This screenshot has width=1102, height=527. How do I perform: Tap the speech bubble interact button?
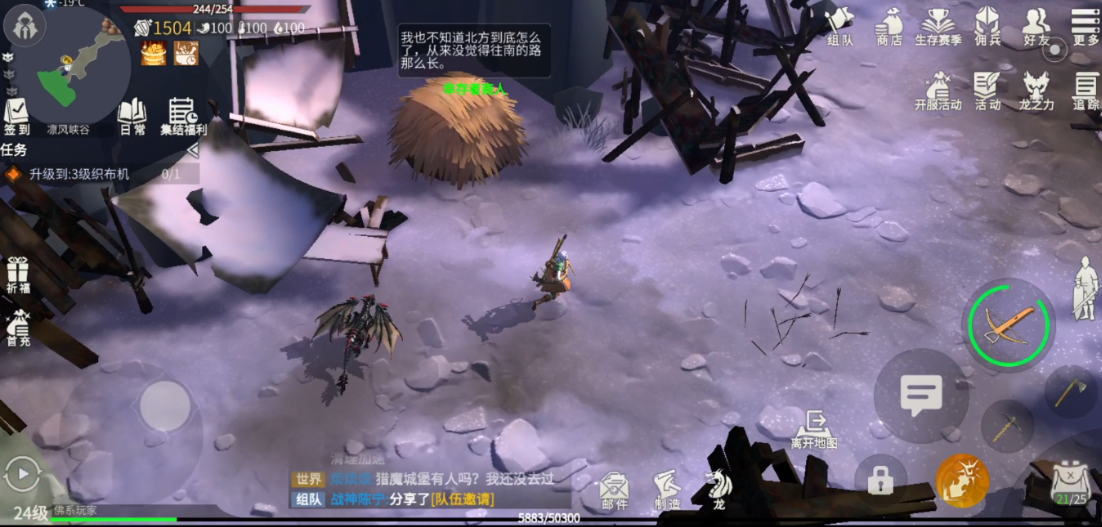[x=921, y=395]
